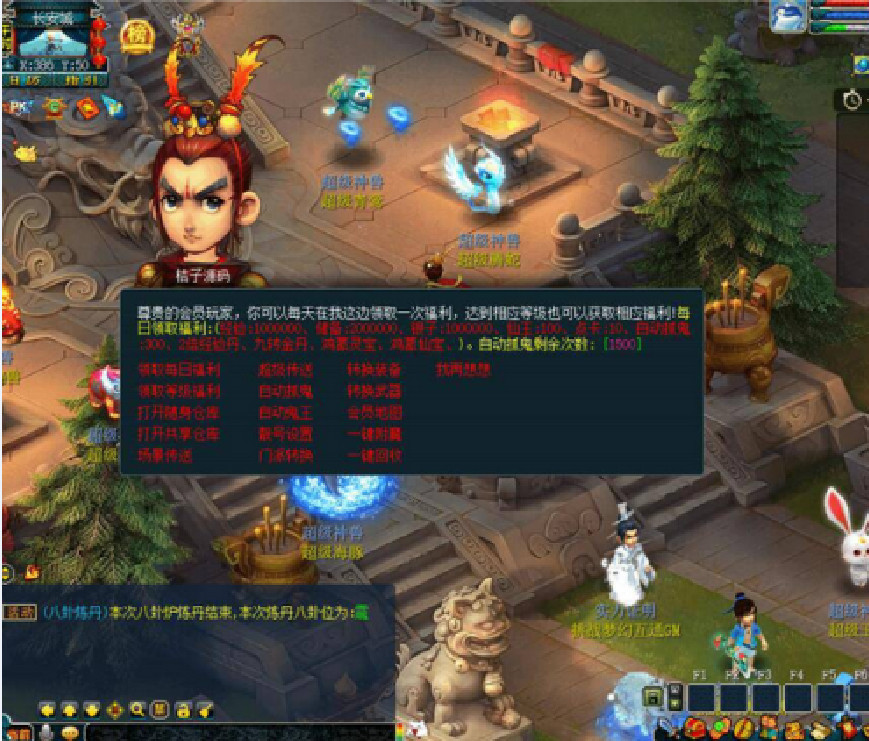
Task: Select 转换武器 option
Action: click(374, 391)
